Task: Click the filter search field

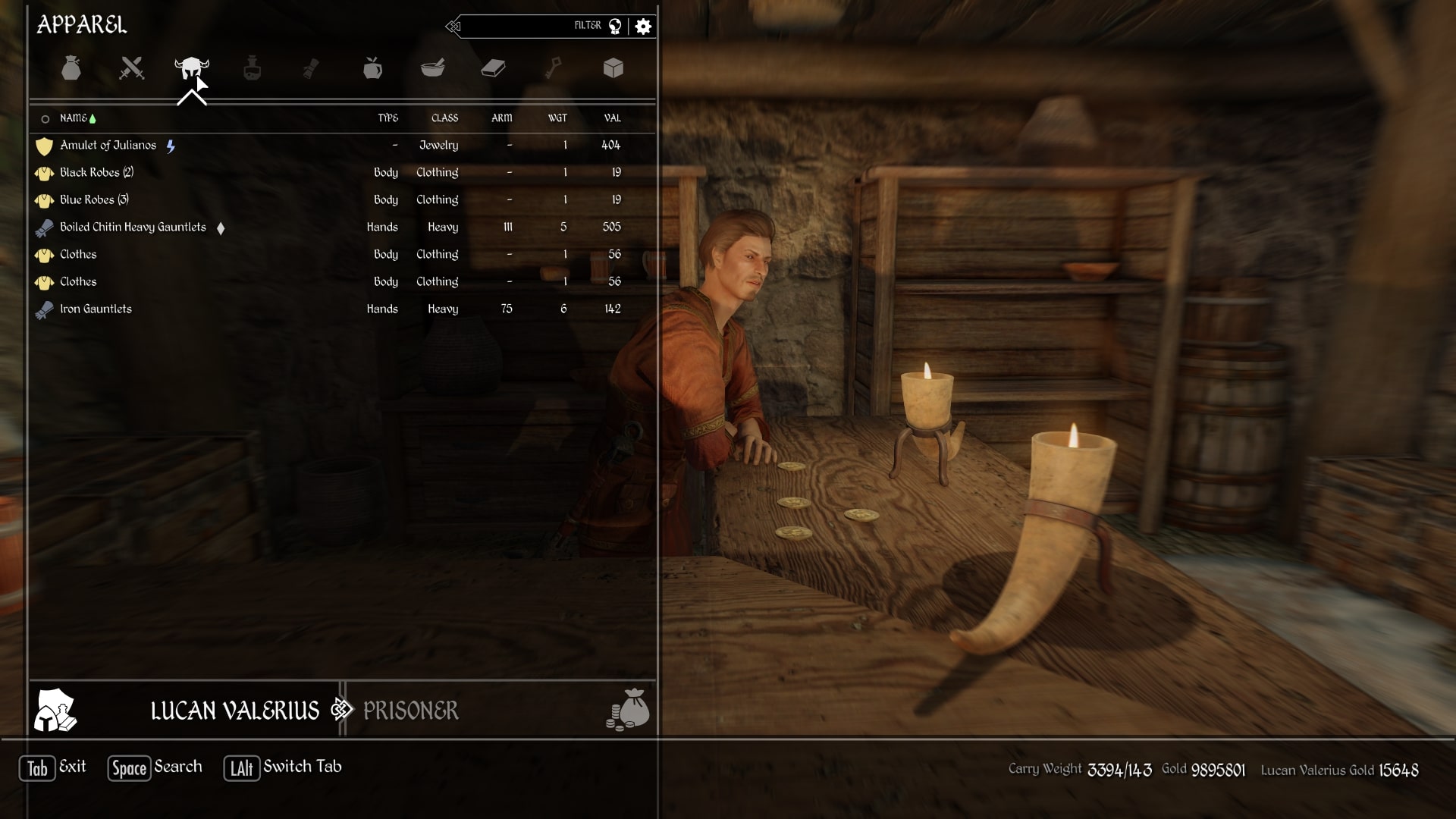Action: pyautogui.click(x=523, y=27)
